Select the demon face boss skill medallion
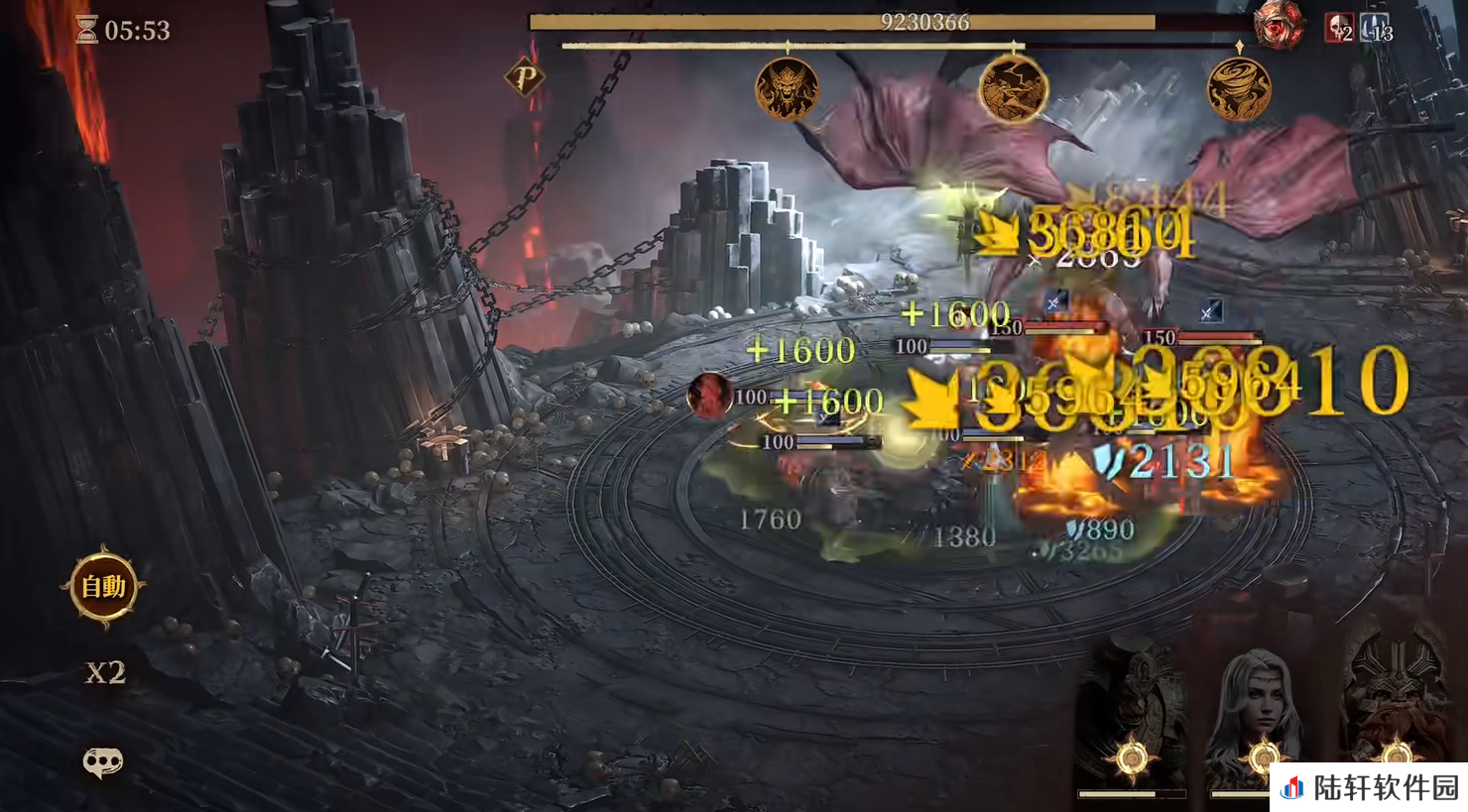This screenshot has width=1468, height=812. pos(788,90)
